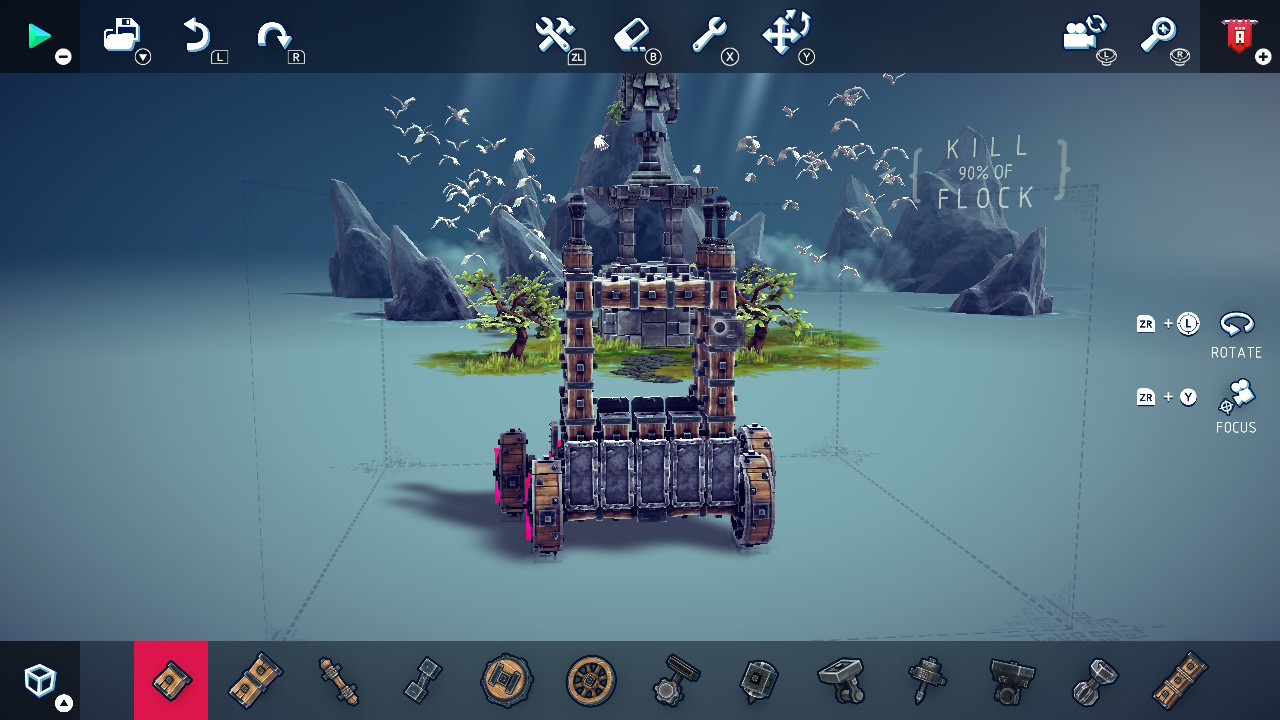The image size is (1280, 720).
Task: Select the brace rod block
Action: tap(338, 680)
